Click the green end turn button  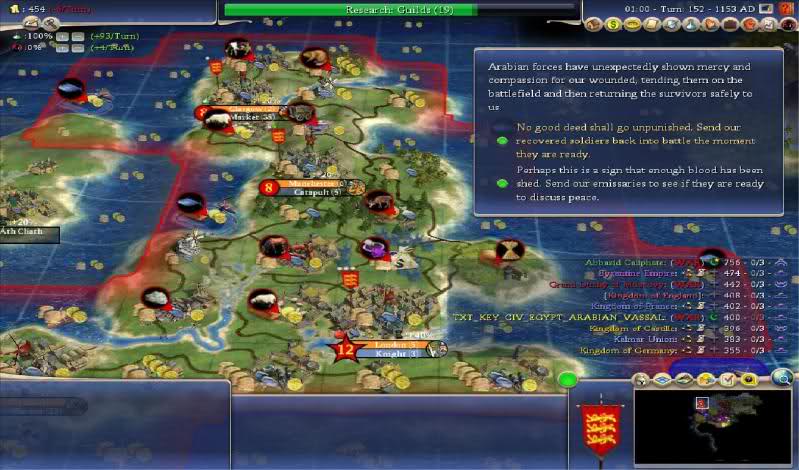coord(568,380)
